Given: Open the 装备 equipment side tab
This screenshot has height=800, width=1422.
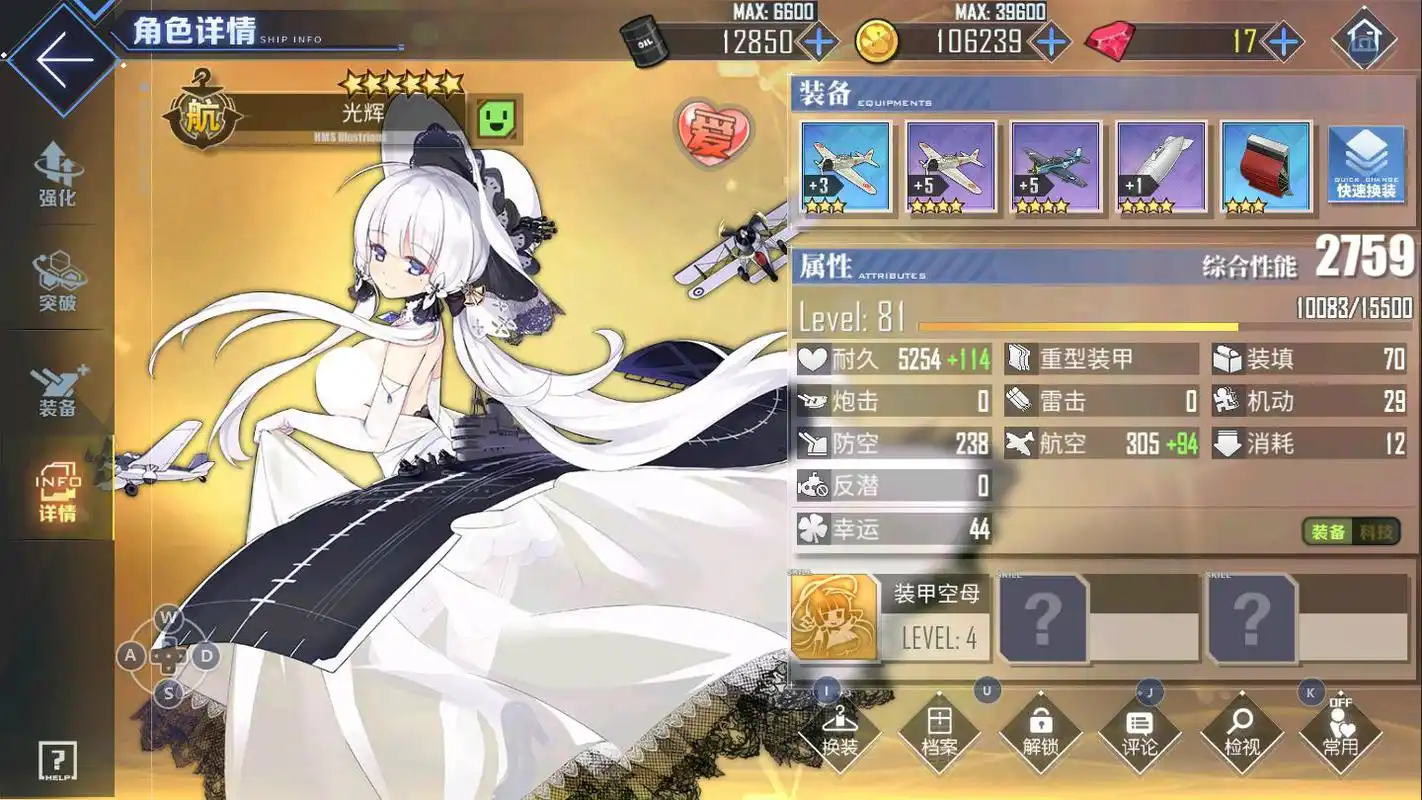Looking at the screenshot, I should [x=57, y=389].
